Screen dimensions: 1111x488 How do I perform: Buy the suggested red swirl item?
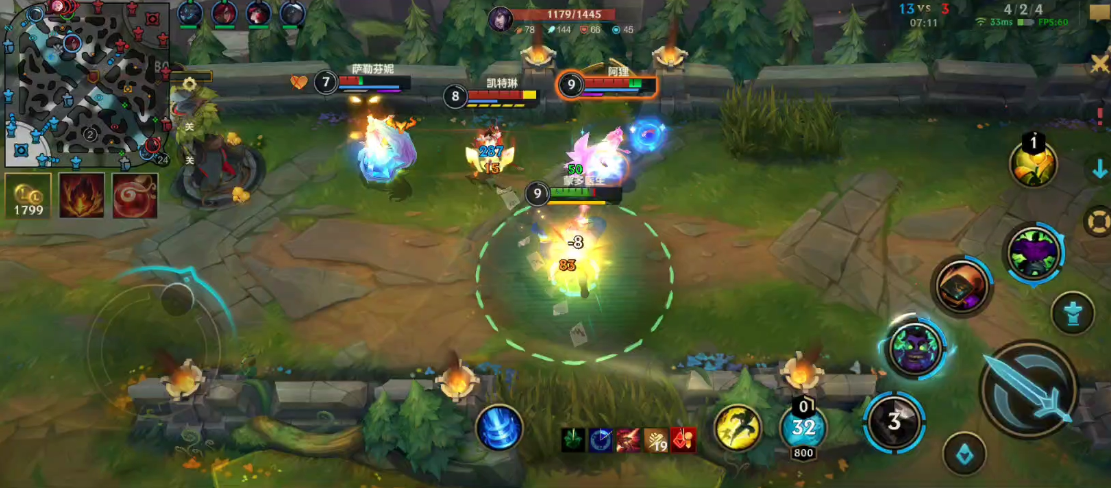[x=134, y=196]
